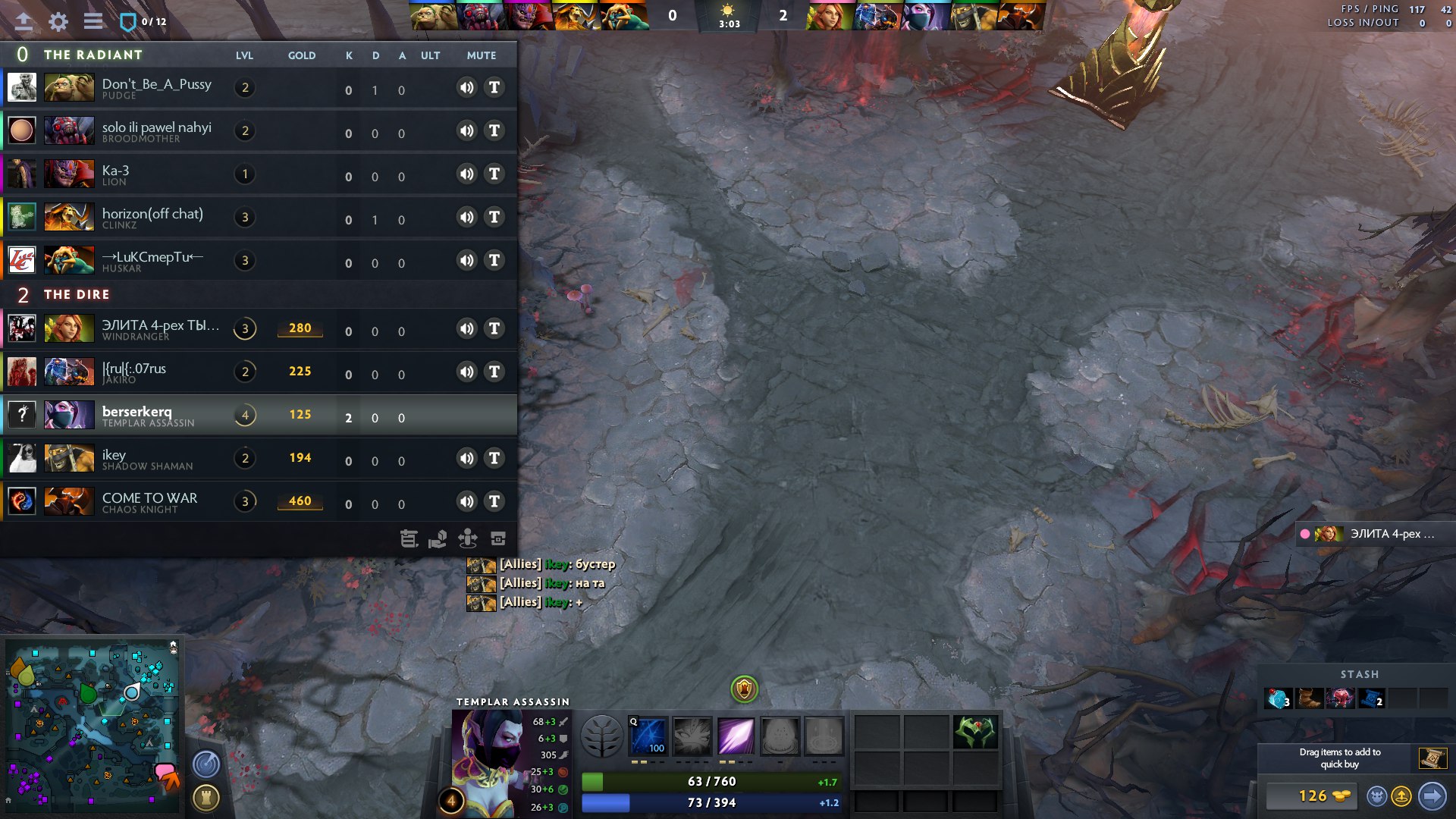Click the minimap

click(93, 724)
